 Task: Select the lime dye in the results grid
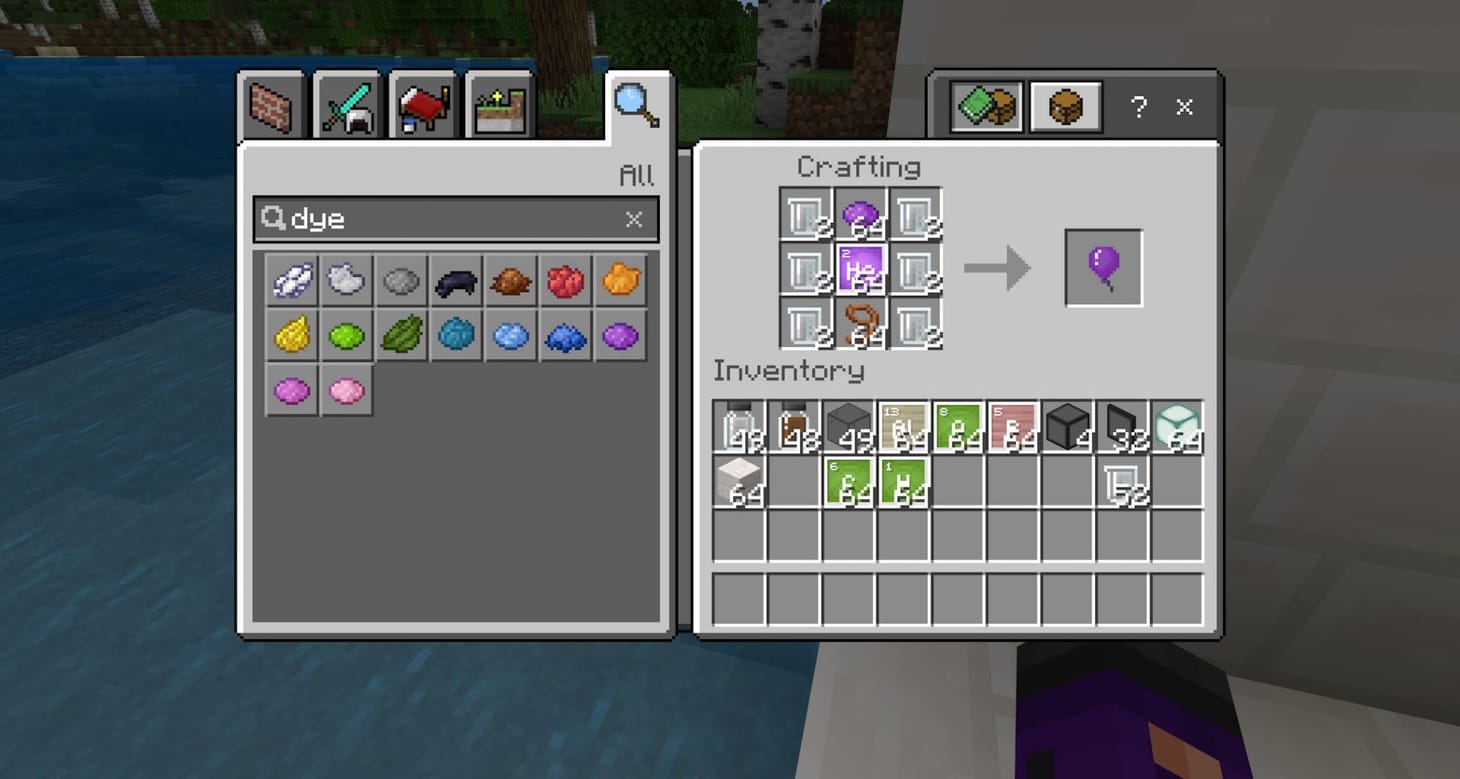(x=346, y=336)
